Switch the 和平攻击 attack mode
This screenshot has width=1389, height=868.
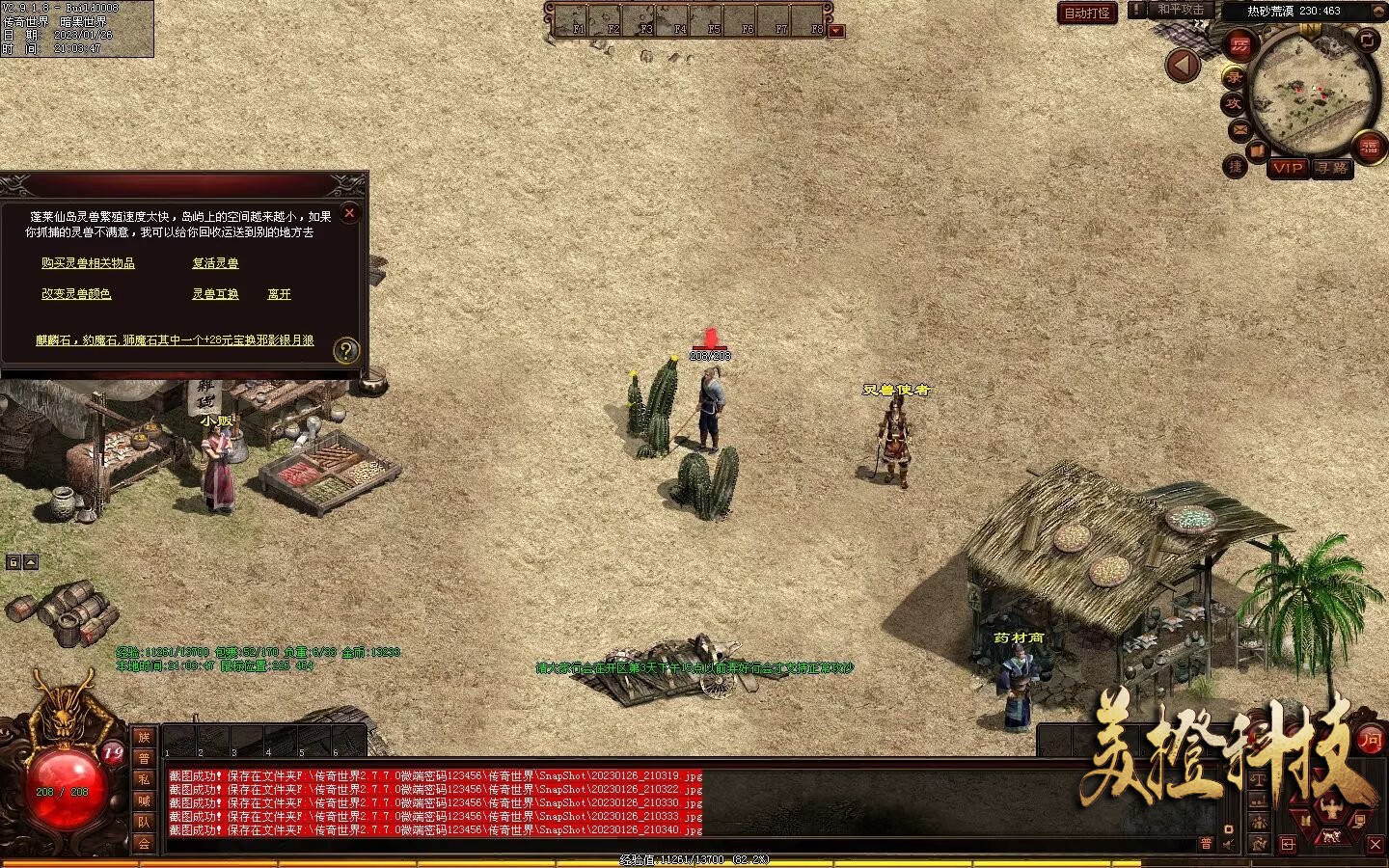(1181, 10)
